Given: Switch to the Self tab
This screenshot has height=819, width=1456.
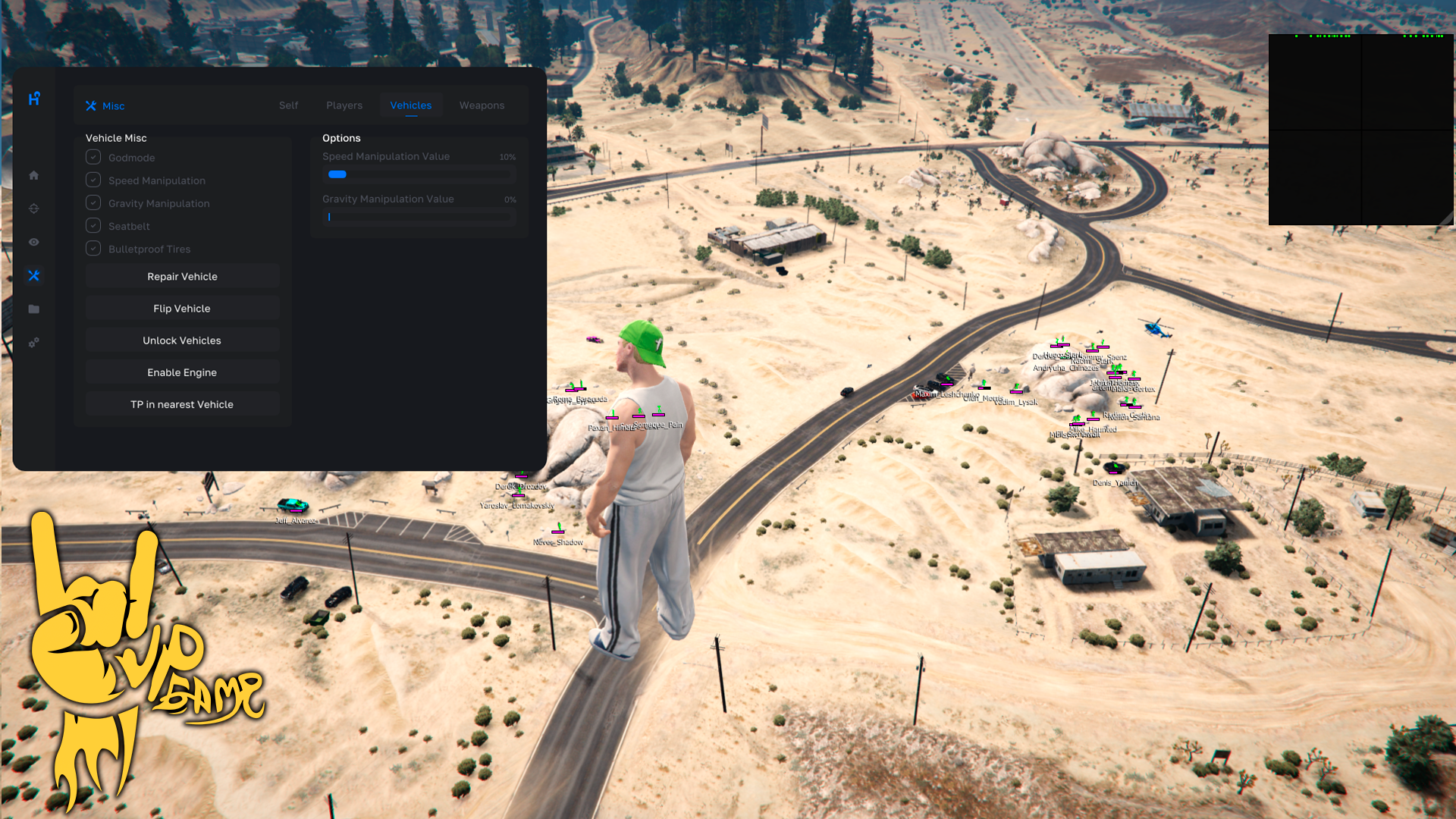Looking at the screenshot, I should coord(288,105).
